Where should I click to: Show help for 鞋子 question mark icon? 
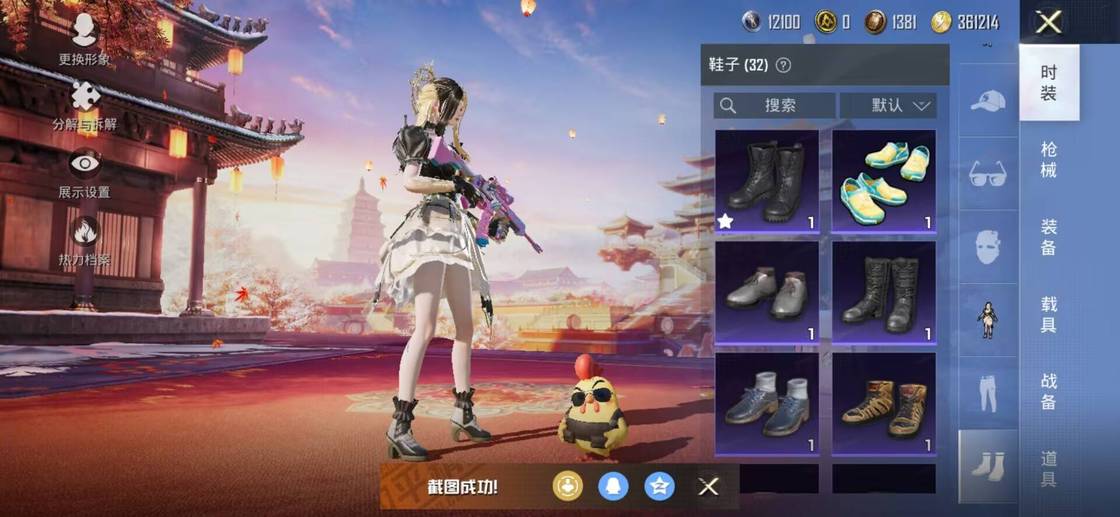pos(784,65)
